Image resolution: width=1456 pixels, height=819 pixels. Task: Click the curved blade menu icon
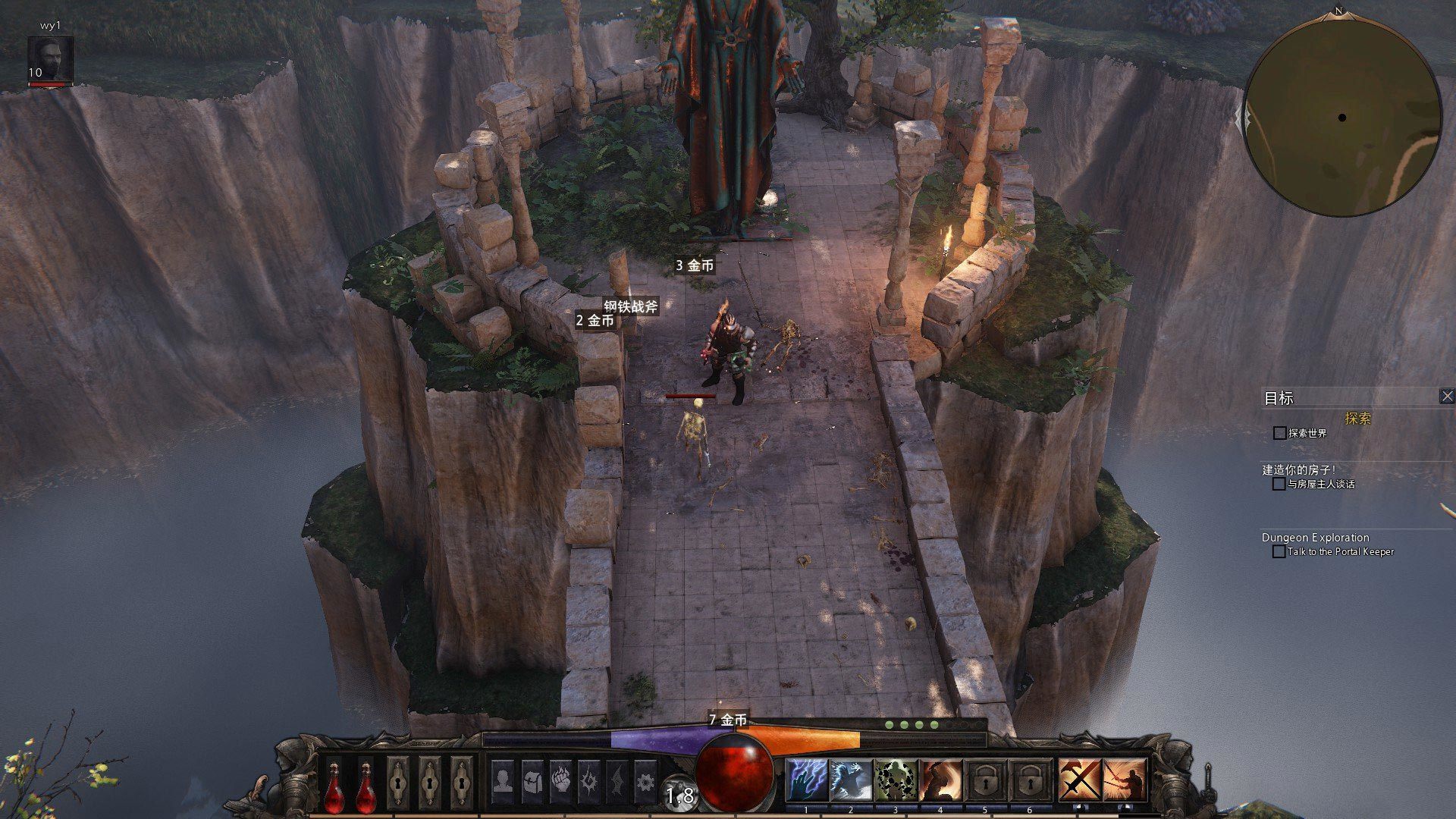click(617, 780)
